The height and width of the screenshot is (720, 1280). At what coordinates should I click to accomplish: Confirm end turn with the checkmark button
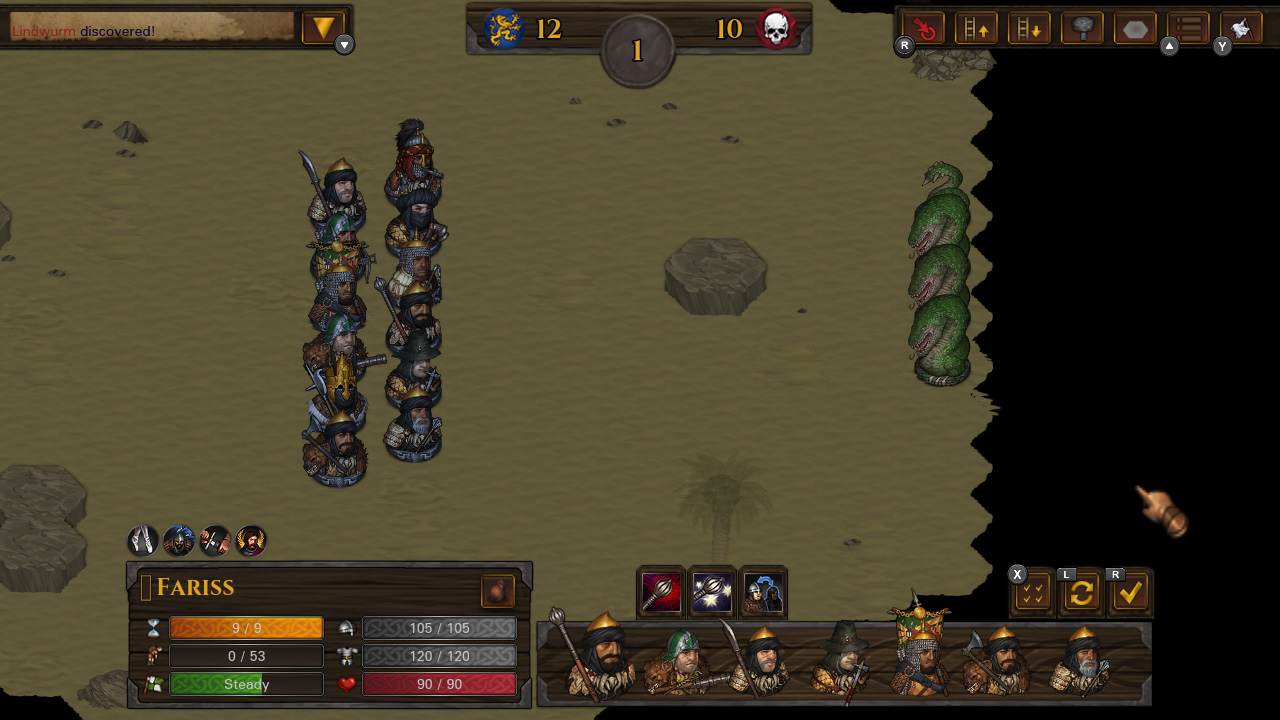point(1131,592)
